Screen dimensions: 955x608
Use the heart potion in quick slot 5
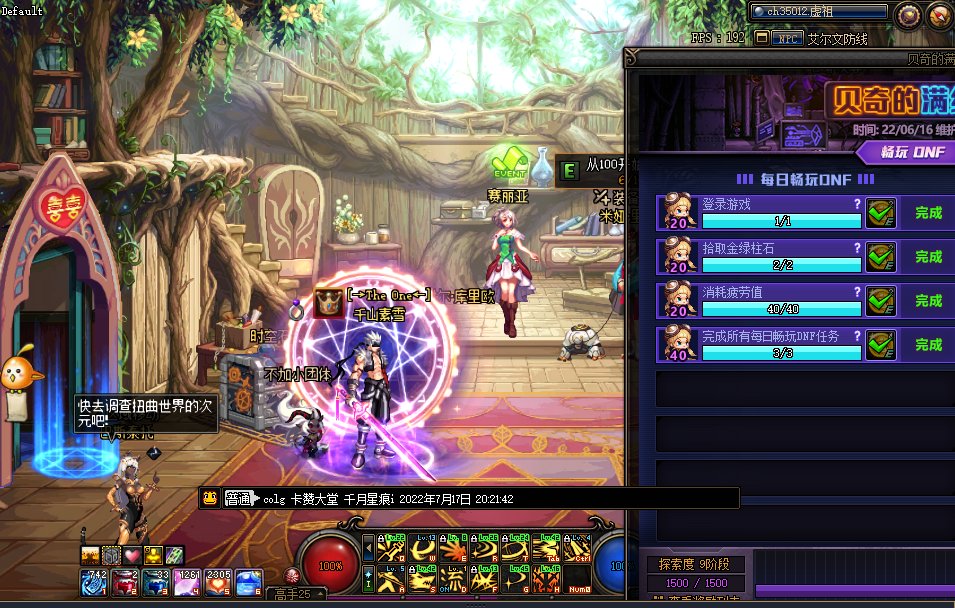219,580
